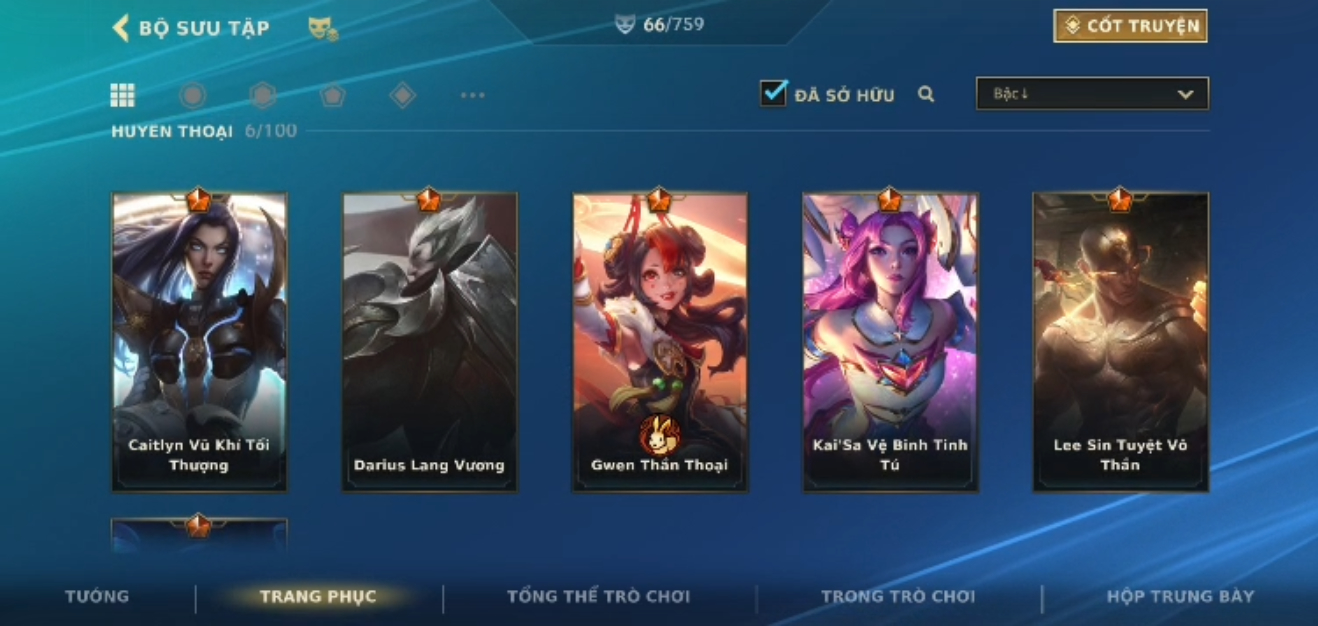Switch to the Tướng tab
This screenshot has width=1318, height=626.
pos(97,596)
